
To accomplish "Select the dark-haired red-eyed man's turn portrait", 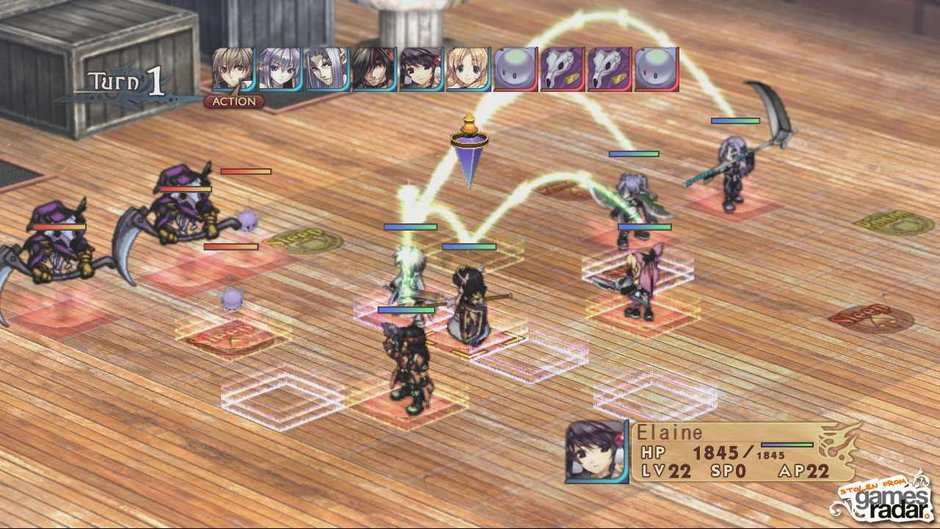I will point(374,70).
